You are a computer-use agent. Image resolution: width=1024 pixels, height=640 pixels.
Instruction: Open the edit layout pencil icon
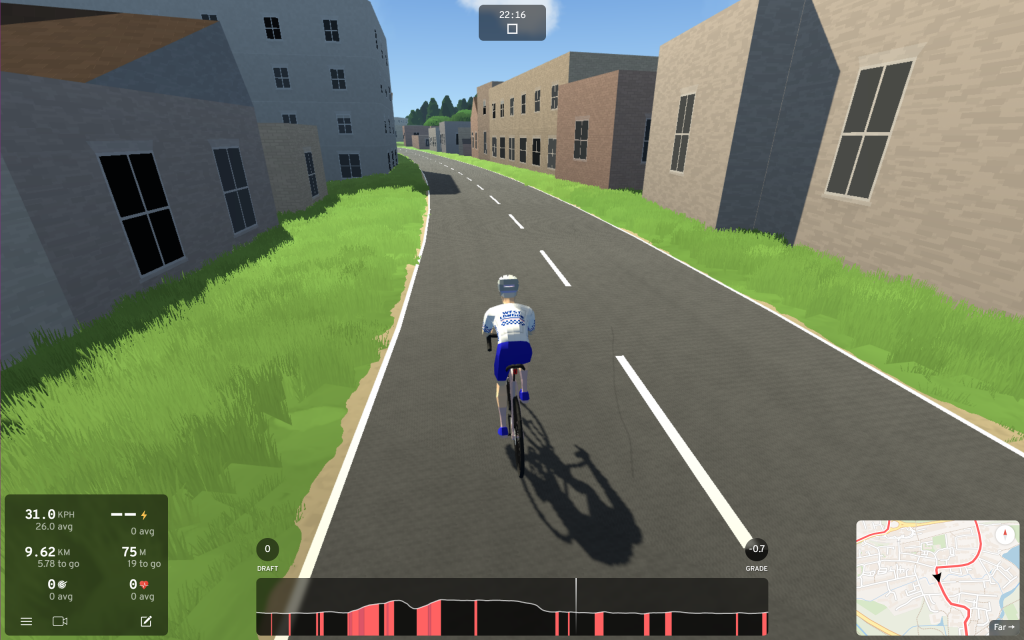tap(146, 621)
